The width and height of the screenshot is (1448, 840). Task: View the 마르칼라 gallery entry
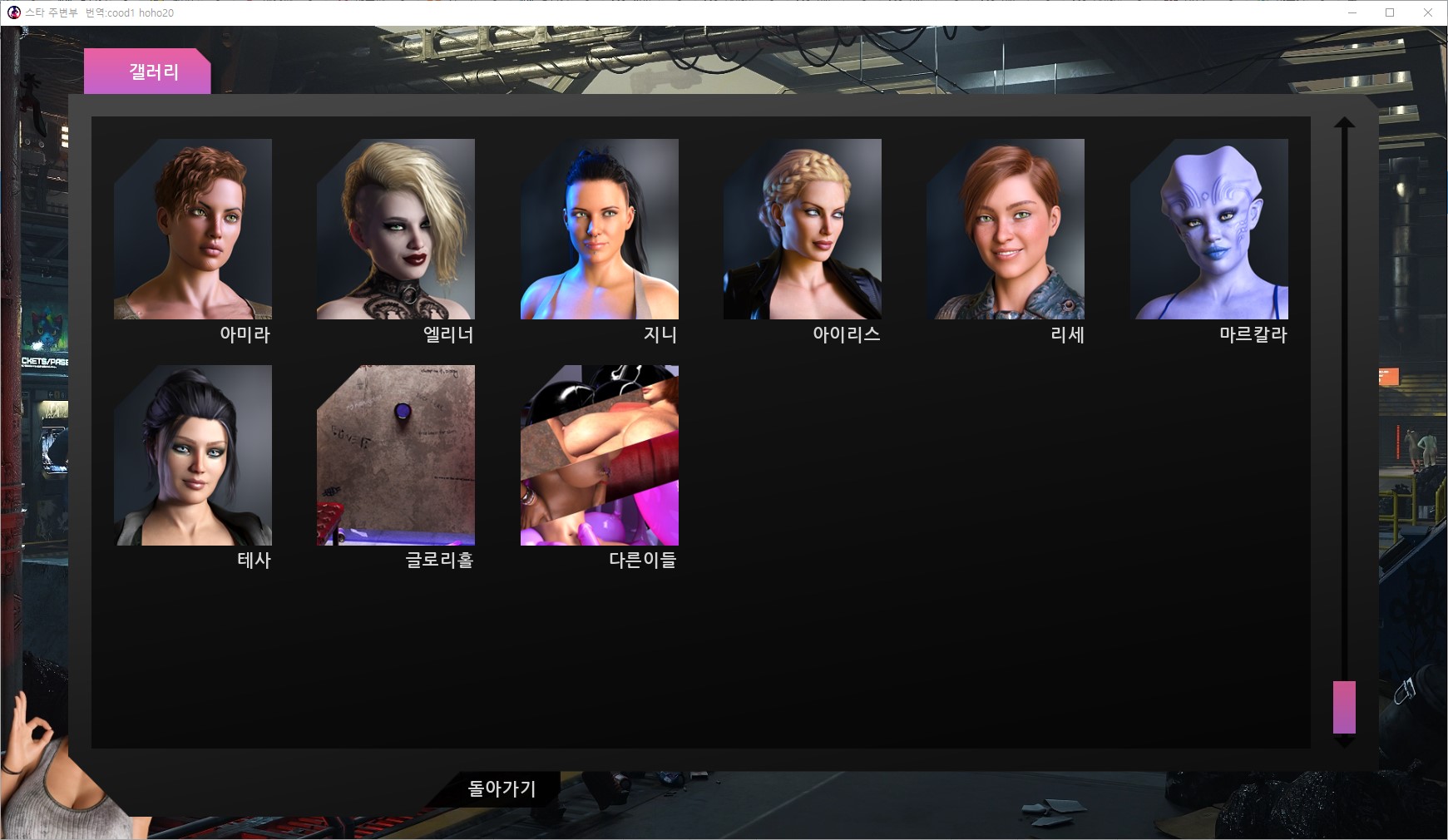[x=1209, y=229]
